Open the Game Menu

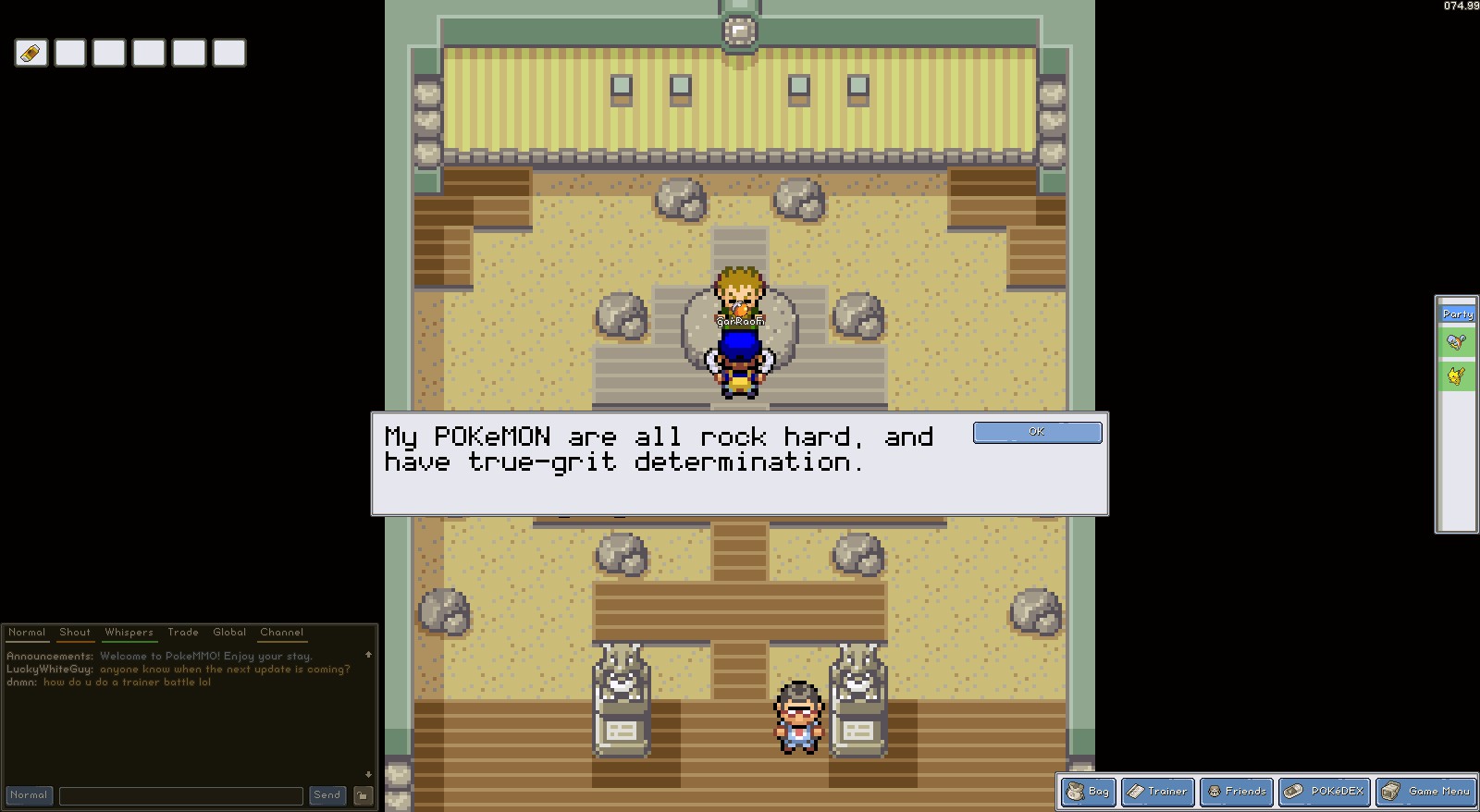click(x=1425, y=792)
